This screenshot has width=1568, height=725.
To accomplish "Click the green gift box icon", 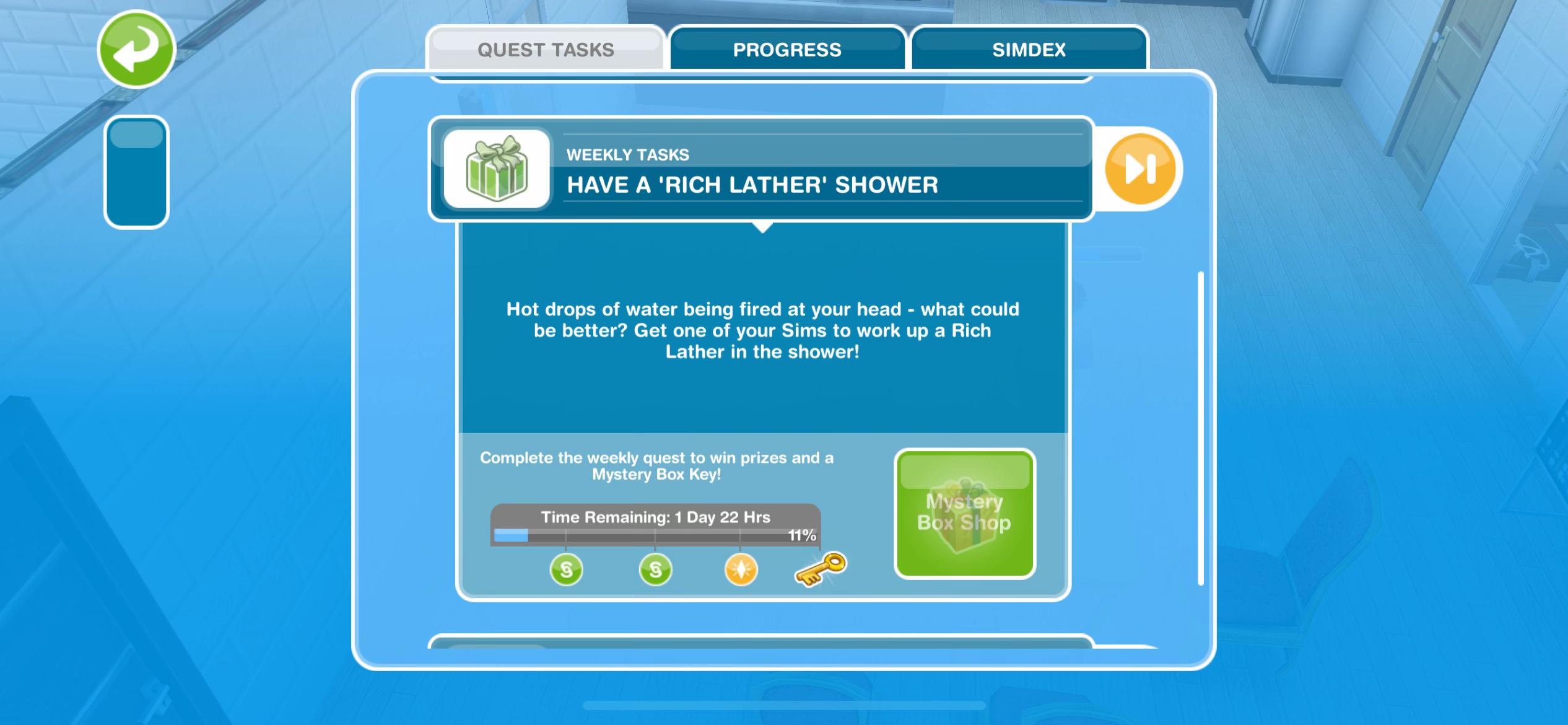I will (x=497, y=169).
